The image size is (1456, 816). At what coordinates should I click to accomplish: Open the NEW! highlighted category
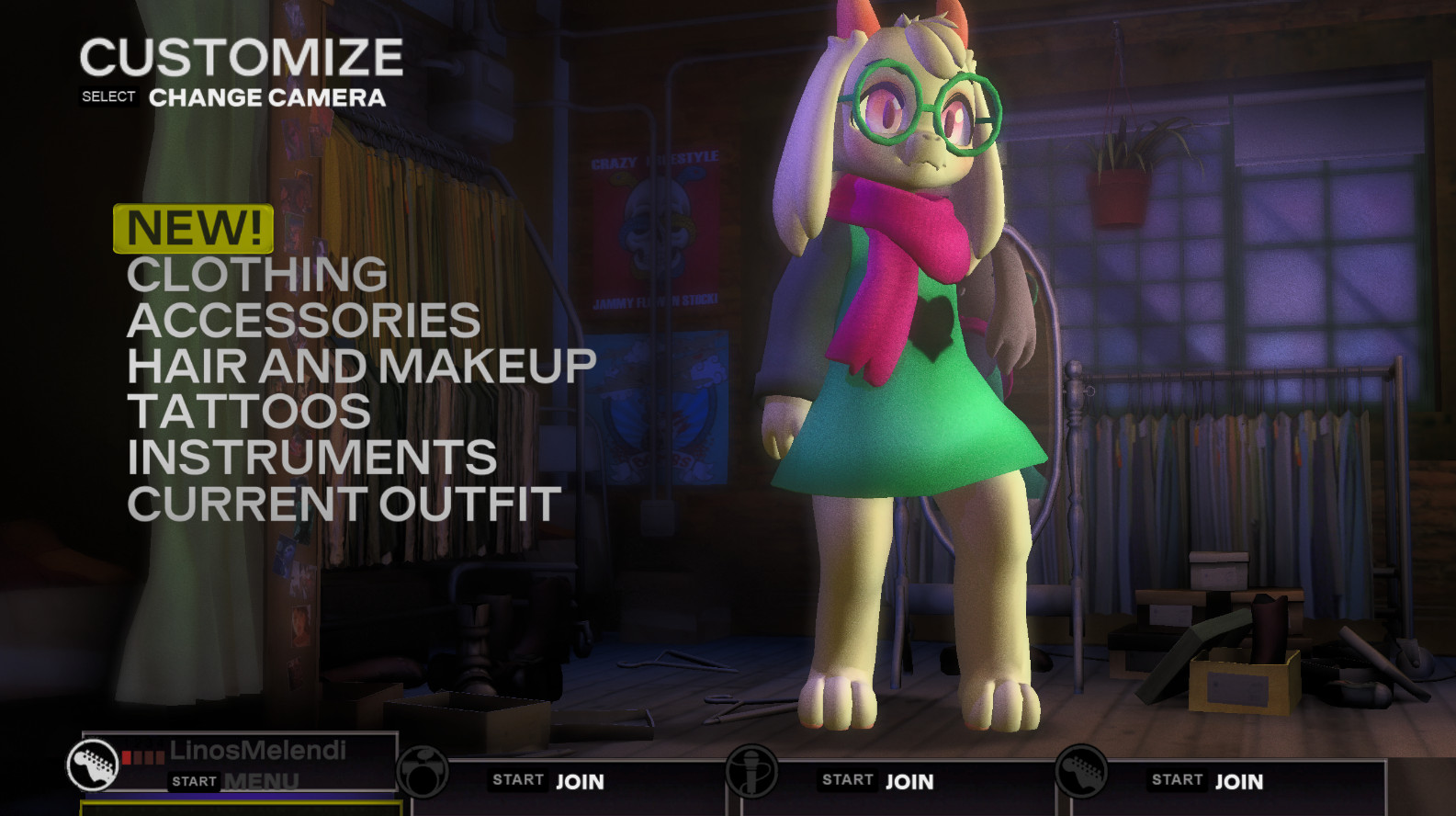point(192,228)
